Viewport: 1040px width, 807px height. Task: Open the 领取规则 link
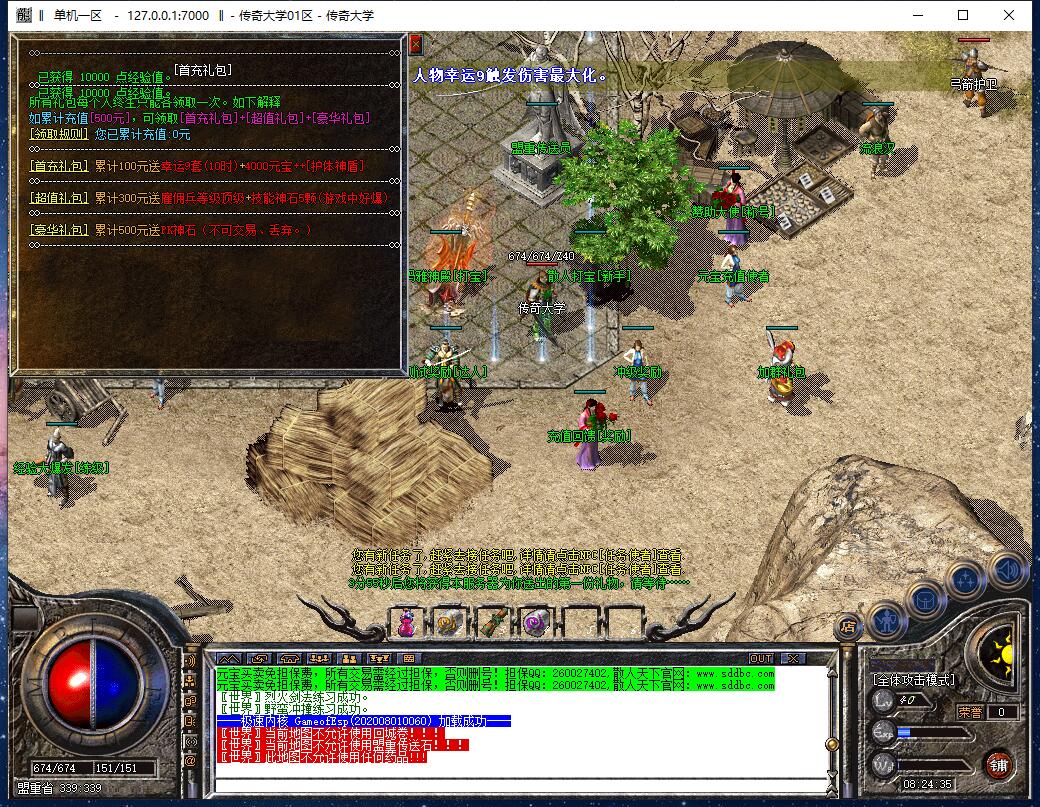pyautogui.click(x=59, y=134)
